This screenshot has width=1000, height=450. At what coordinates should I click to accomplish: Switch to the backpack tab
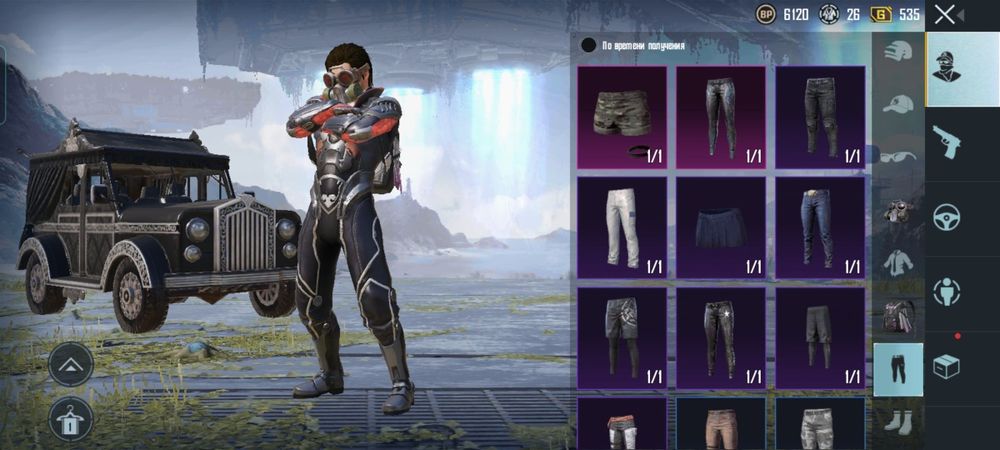898,316
